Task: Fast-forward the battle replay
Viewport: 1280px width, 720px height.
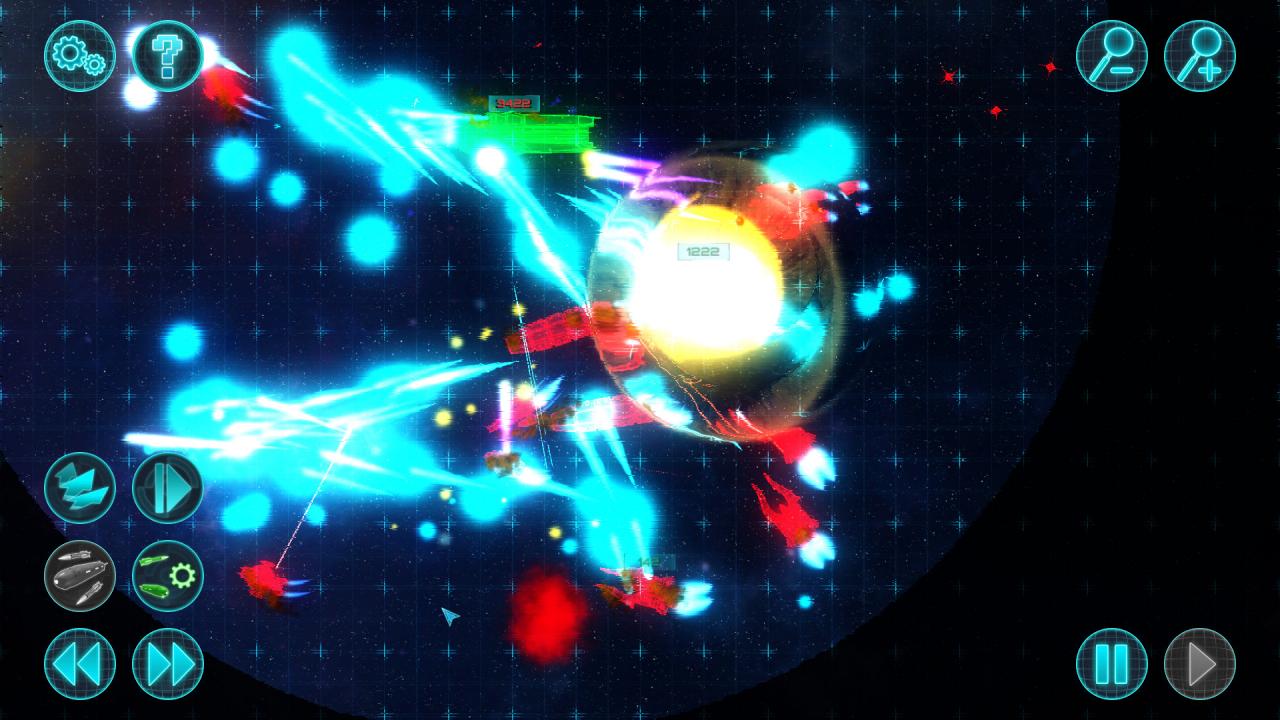Action: click(x=166, y=663)
